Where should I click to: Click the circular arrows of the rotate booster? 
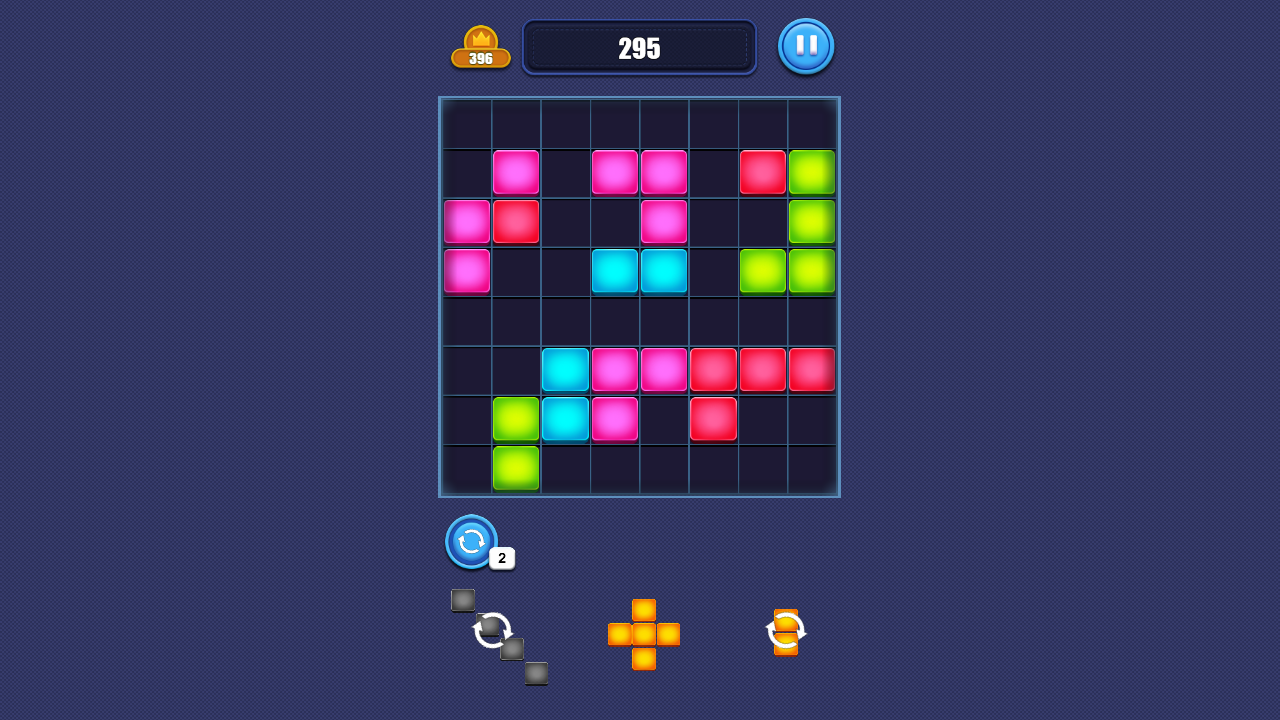point(470,542)
